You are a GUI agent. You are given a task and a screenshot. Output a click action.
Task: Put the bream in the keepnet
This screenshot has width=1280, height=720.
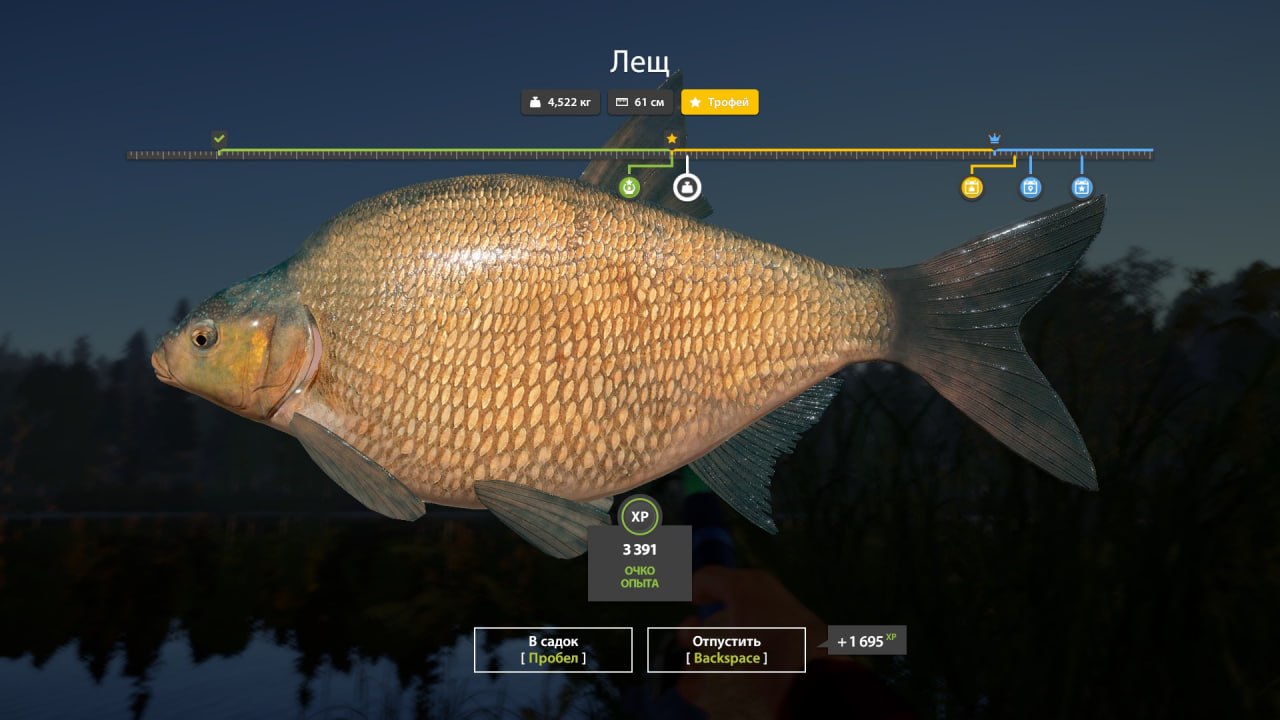[553, 650]
